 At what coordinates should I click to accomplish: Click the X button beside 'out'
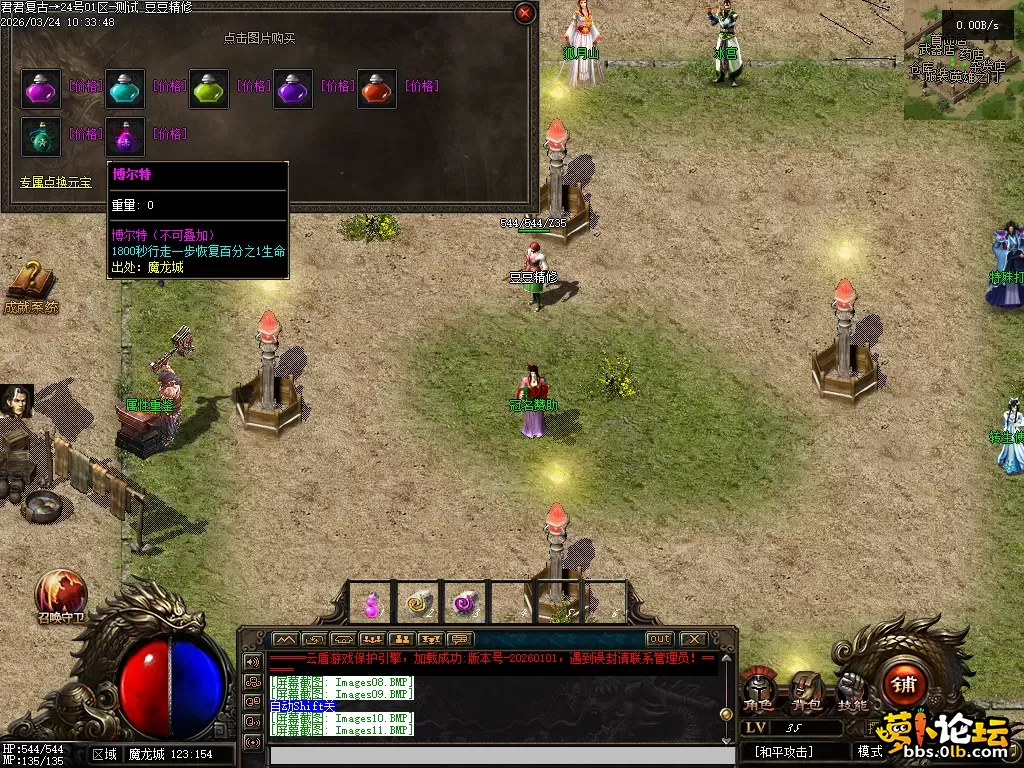coord(692,639)
